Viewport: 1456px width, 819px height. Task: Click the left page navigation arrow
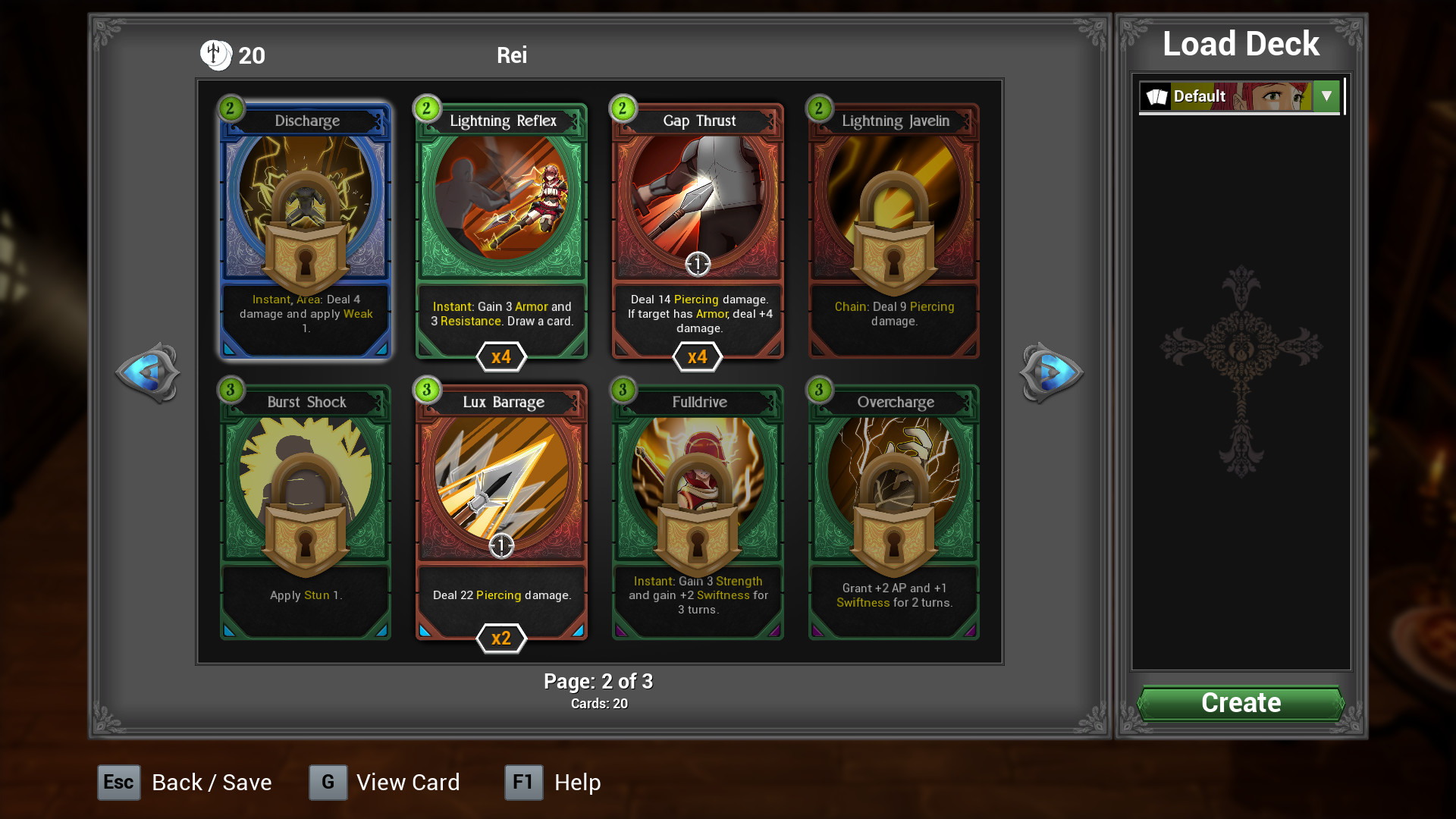149,372
